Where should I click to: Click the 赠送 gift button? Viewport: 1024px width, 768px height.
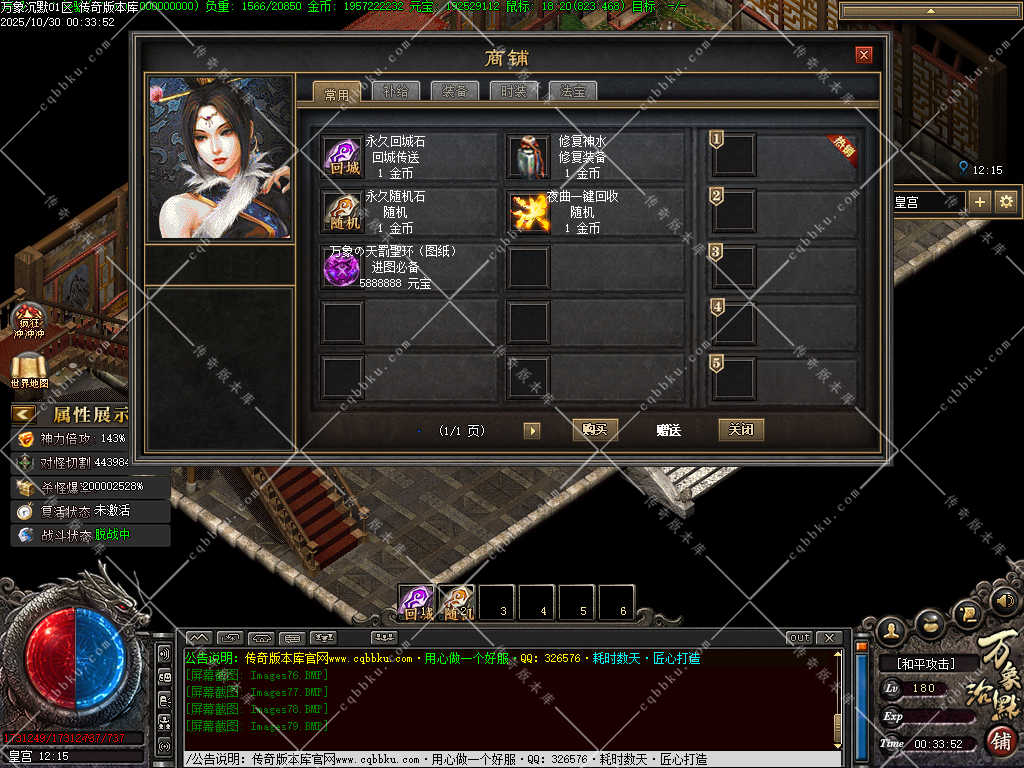668,430
